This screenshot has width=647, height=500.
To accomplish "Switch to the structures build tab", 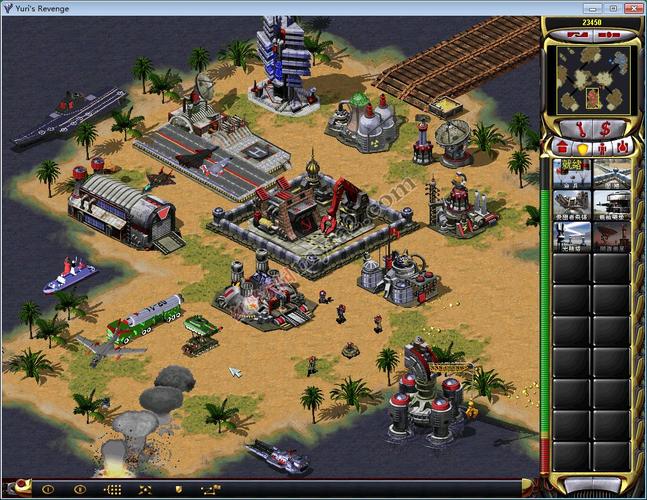I will (561, 148).
